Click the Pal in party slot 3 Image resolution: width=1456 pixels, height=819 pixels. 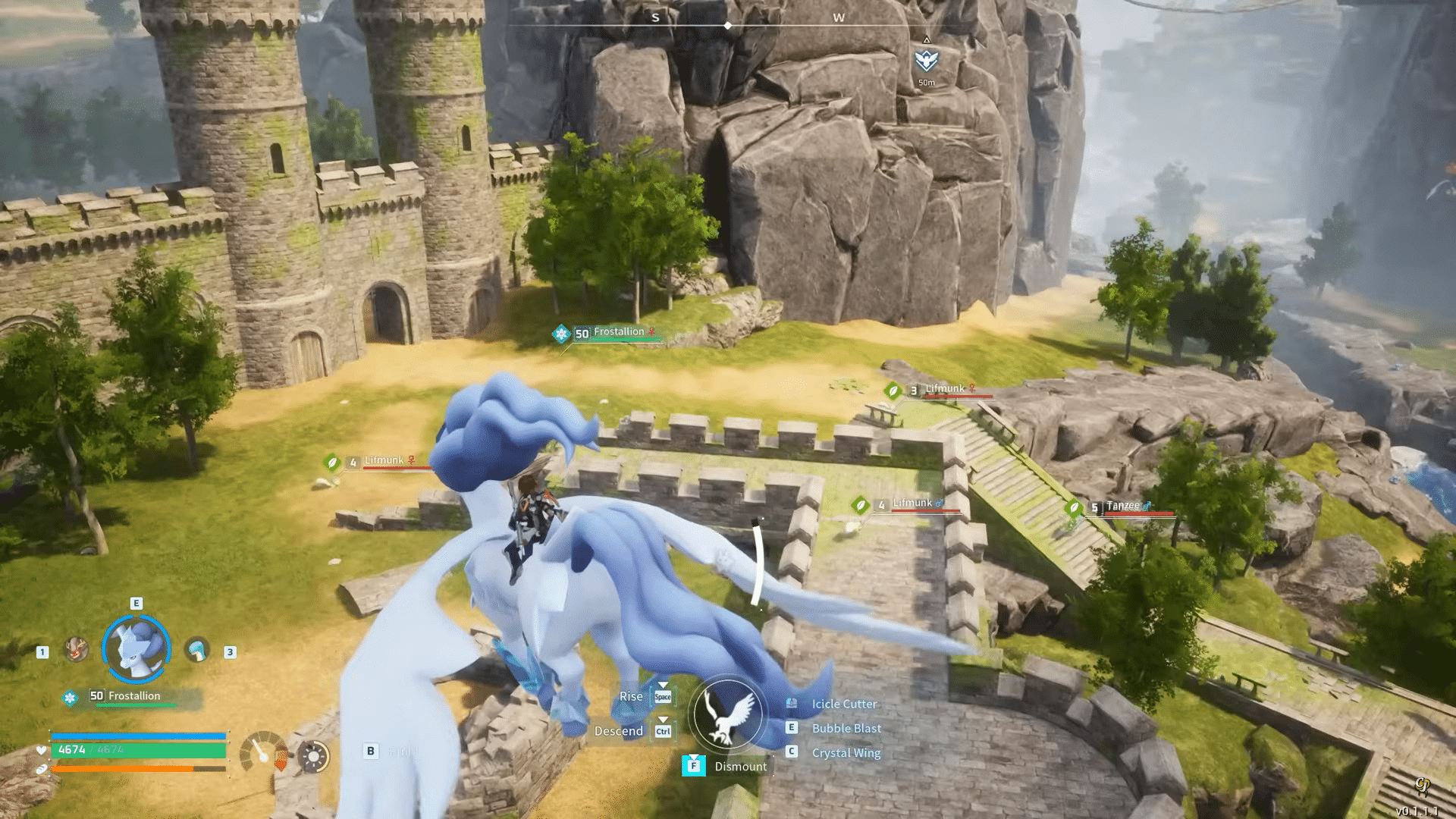tap(197, 651)
